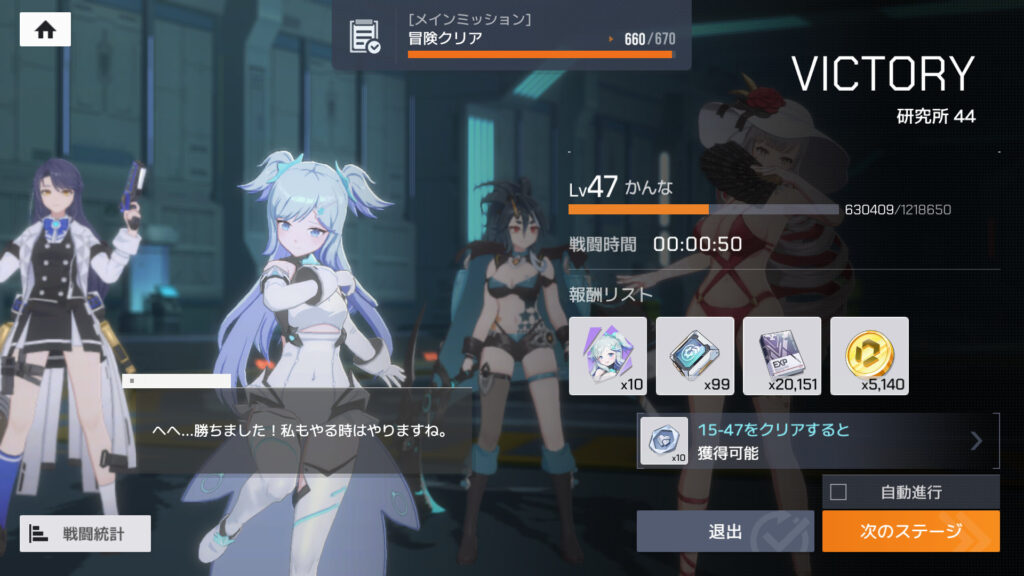Viewport: 1024px width, 576px height.
Task: Toggle the 自動進行 auto-advance checkbox
Action: tap(839, 492)
